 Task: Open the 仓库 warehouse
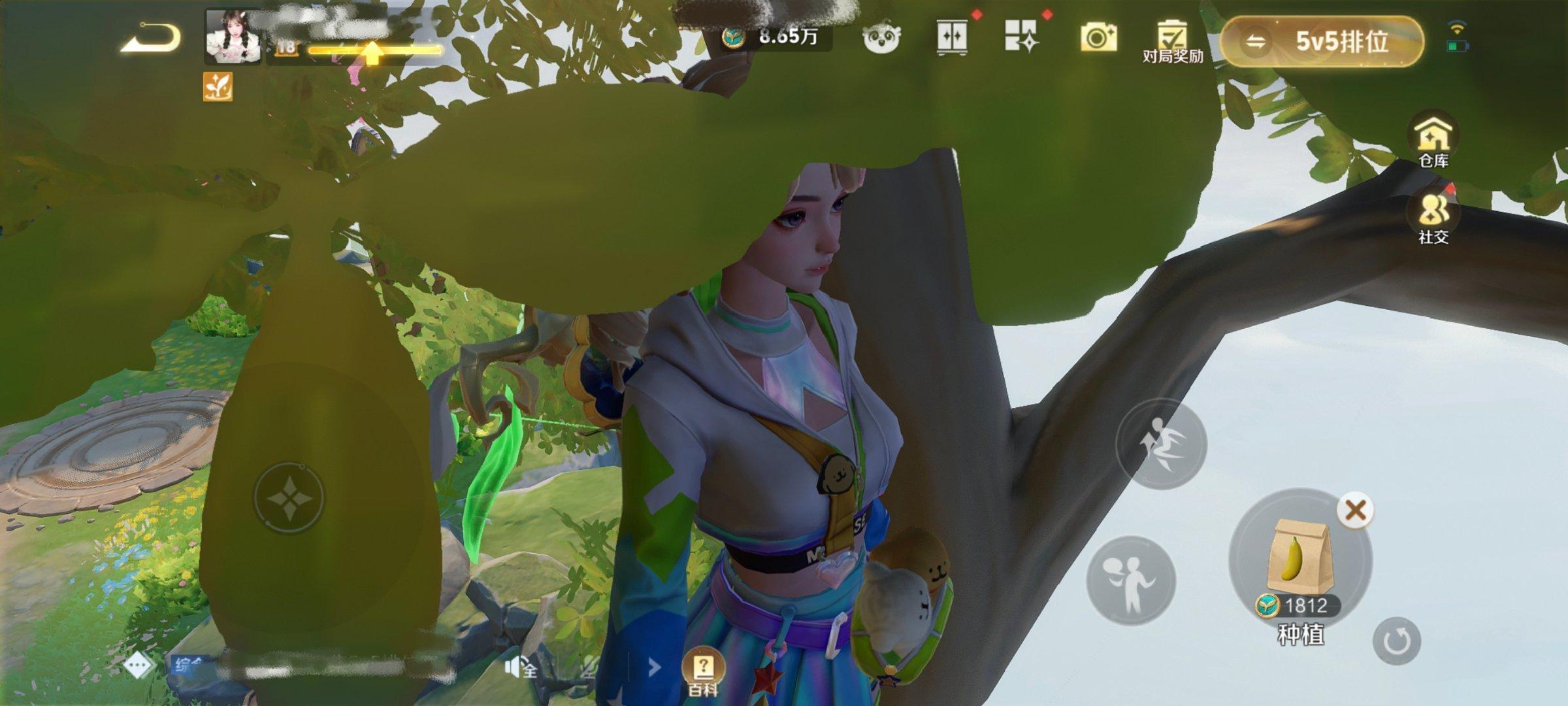pos(1433,139)
